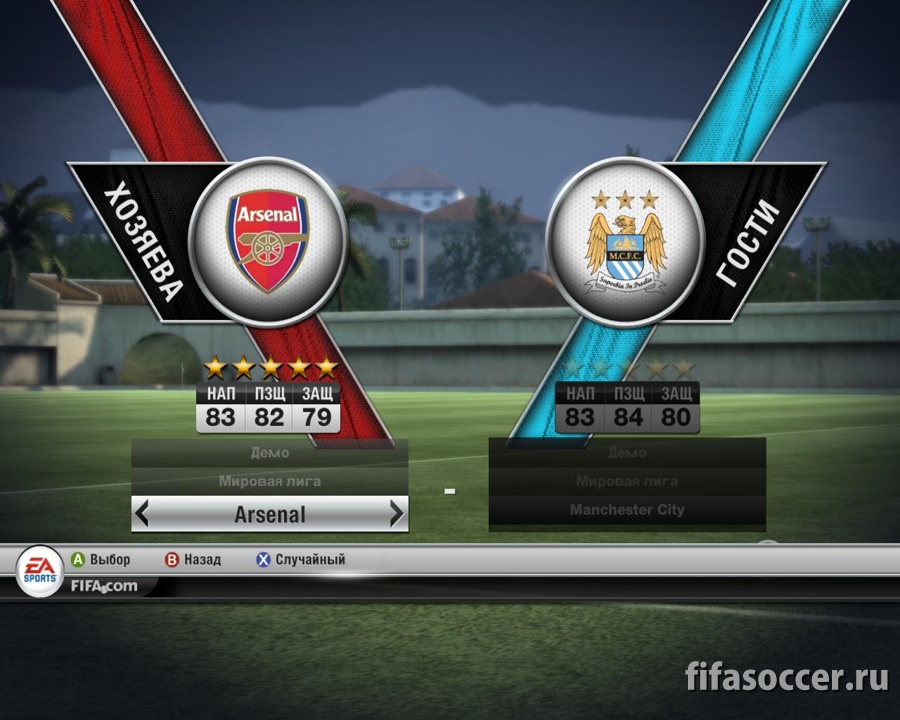Screen dimensions: 900x720
Task: Choose Мировая лига for the home team
Action: pos(270,481)
